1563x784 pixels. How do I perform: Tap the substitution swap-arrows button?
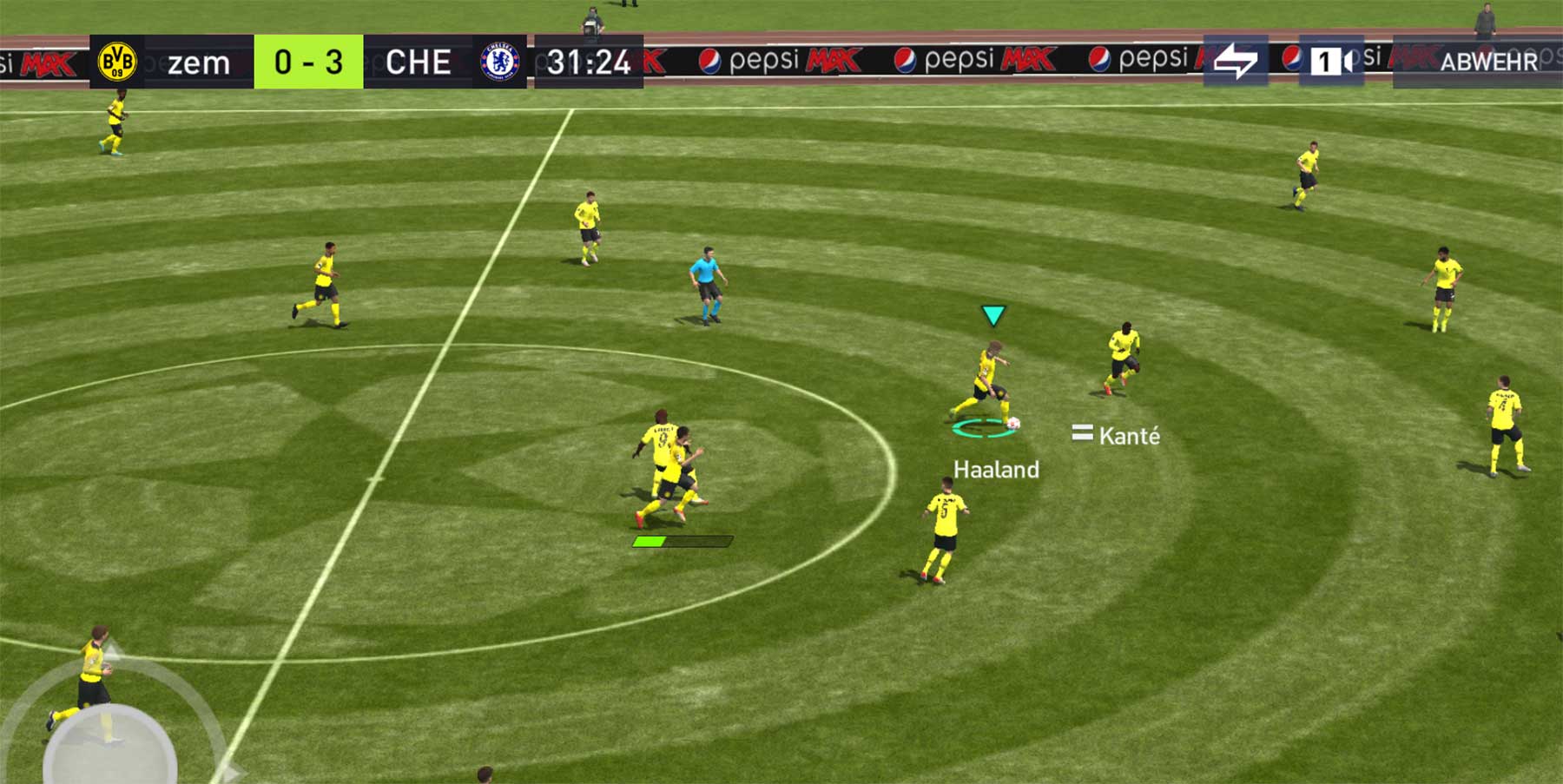(x=1235, y=61)
